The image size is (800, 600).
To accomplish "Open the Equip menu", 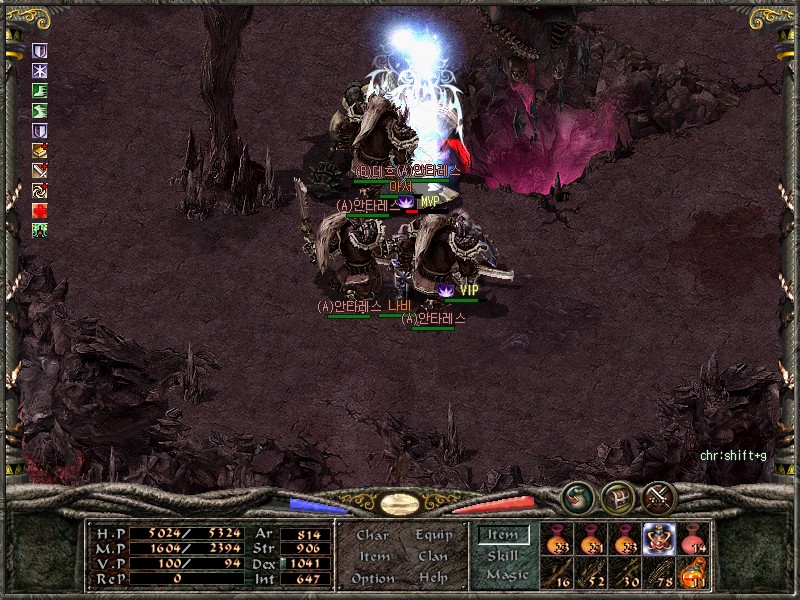I will 434,535.
